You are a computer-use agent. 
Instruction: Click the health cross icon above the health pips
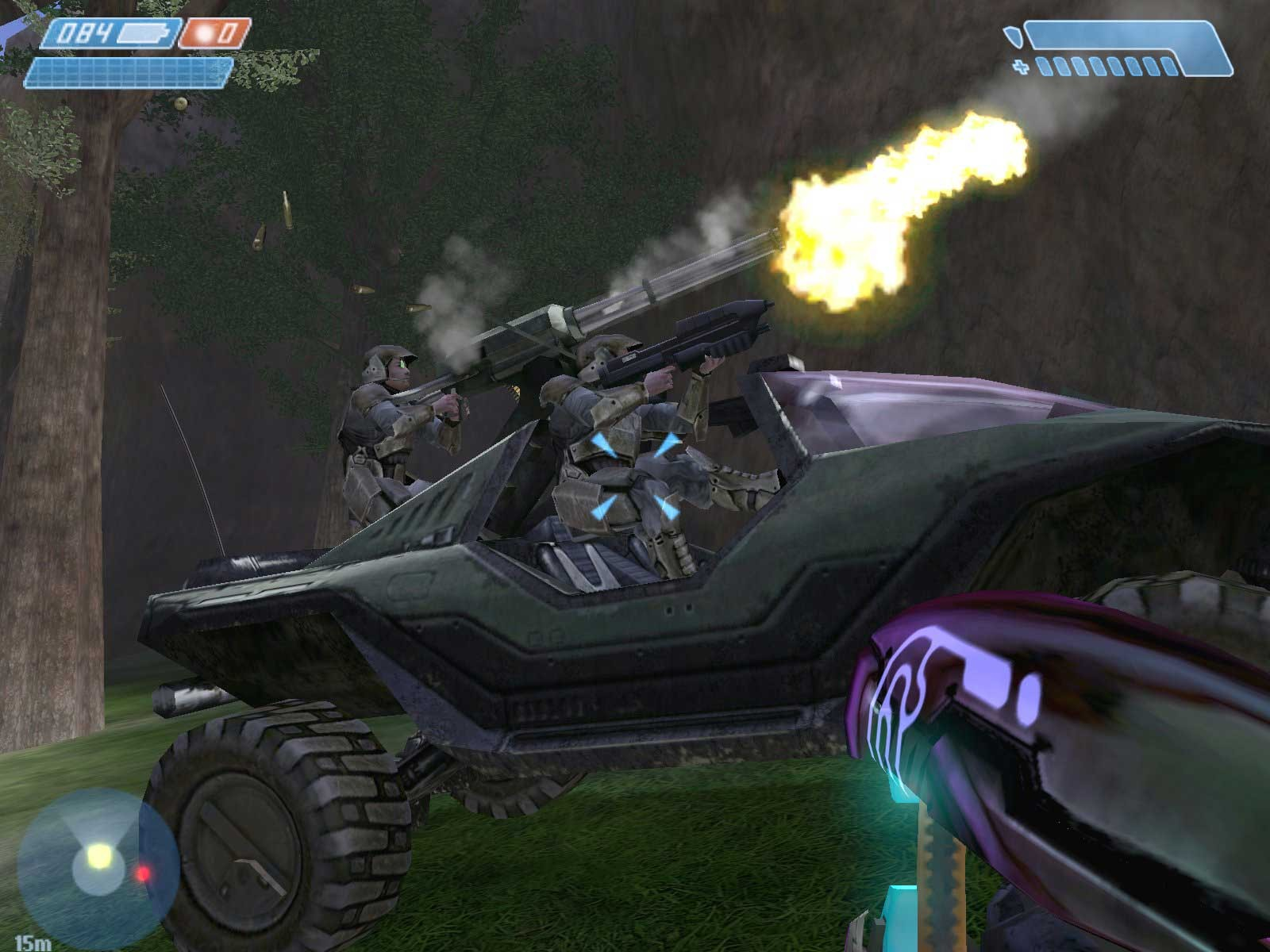[1021, 65]
